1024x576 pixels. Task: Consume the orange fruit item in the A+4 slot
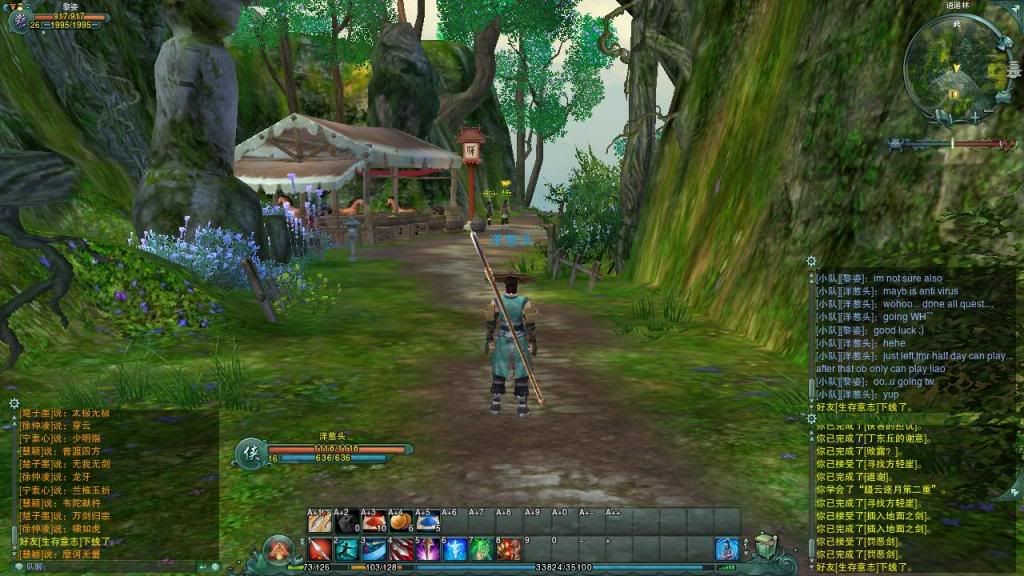pos(400,521)
